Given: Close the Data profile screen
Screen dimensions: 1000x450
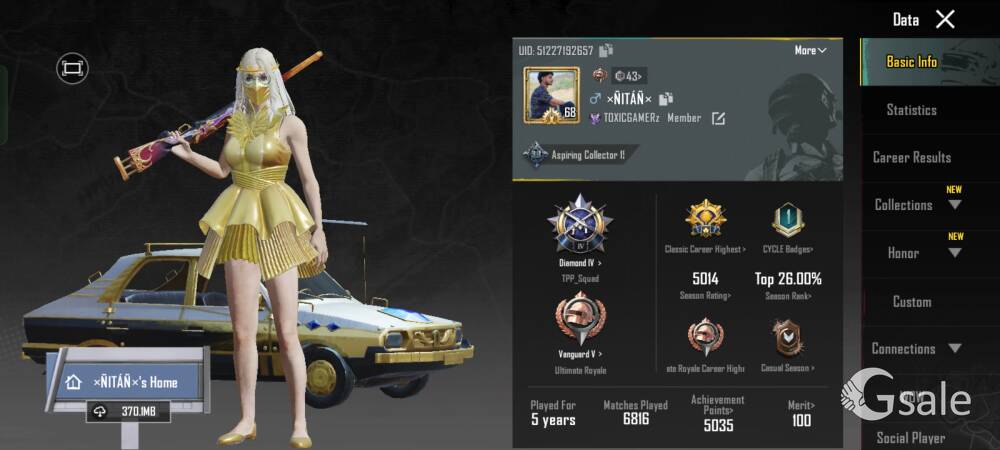Looking at the screenshot, I should coord(945,19).
